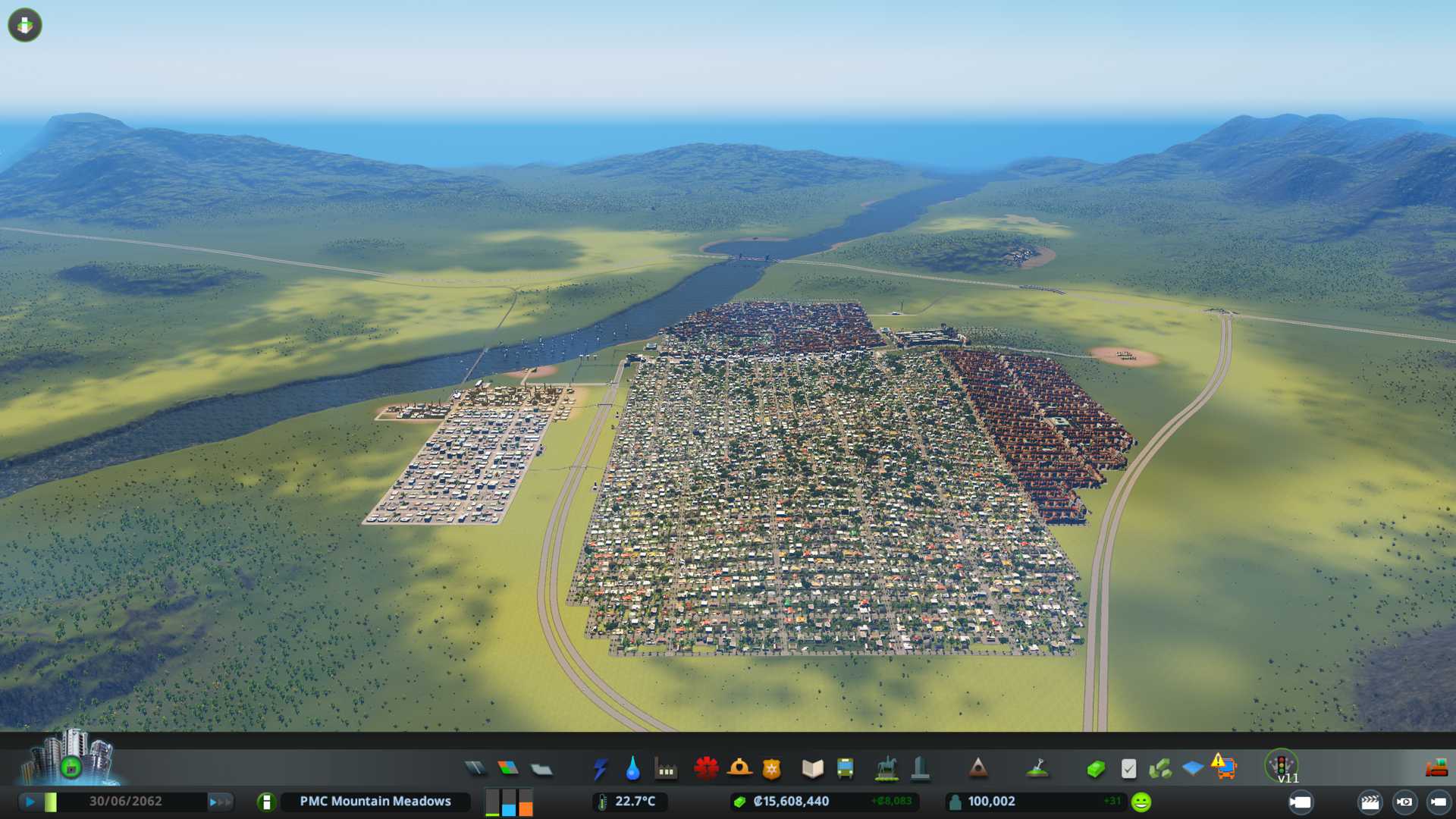Open the Healthcare red cross menu
Viewport: 1456px width, 819px height.
coord(706,769)
